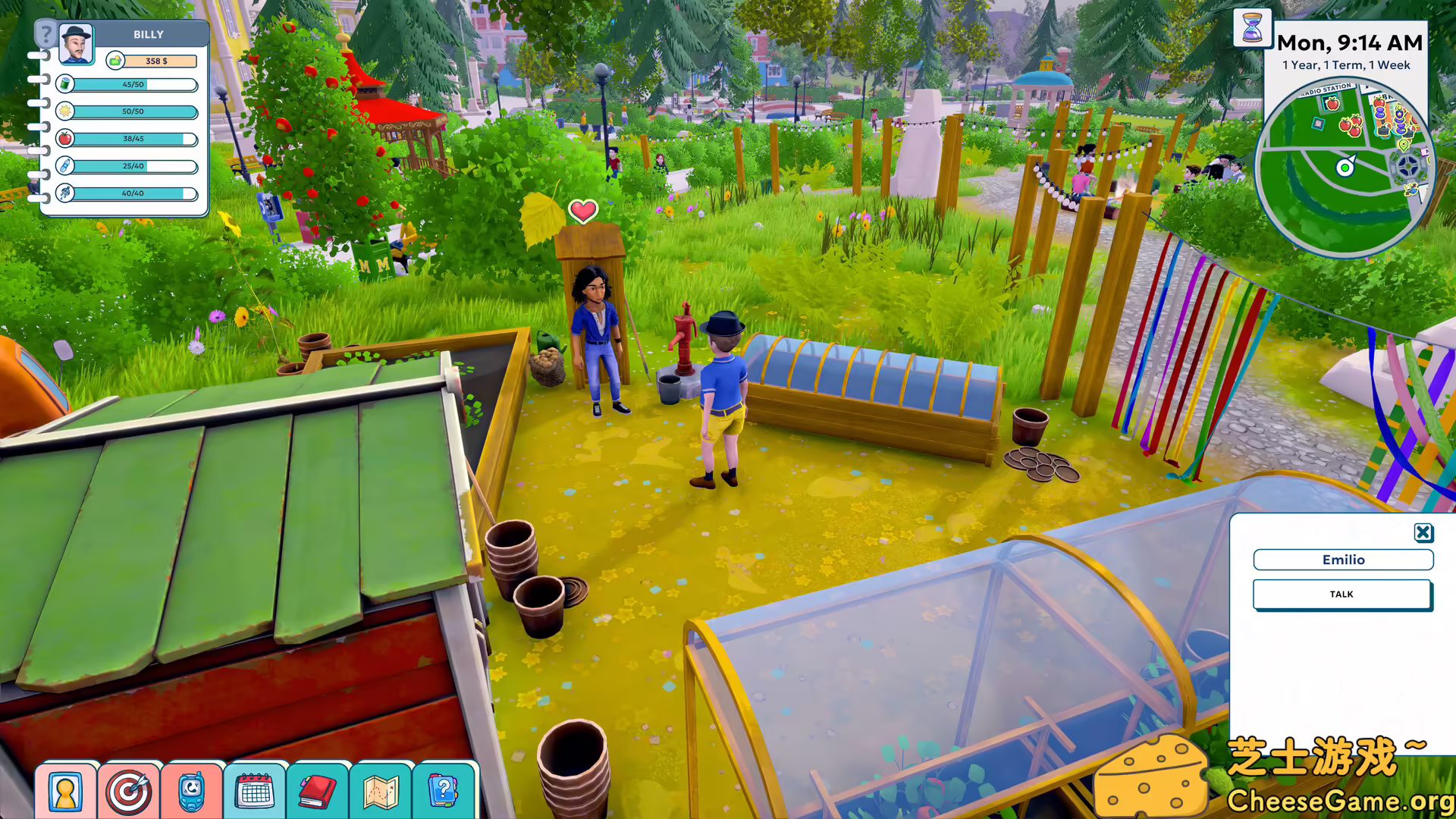The image size is (1456, 819).
Task: Expand the Emilio name header
Action: click(1342, 560)
